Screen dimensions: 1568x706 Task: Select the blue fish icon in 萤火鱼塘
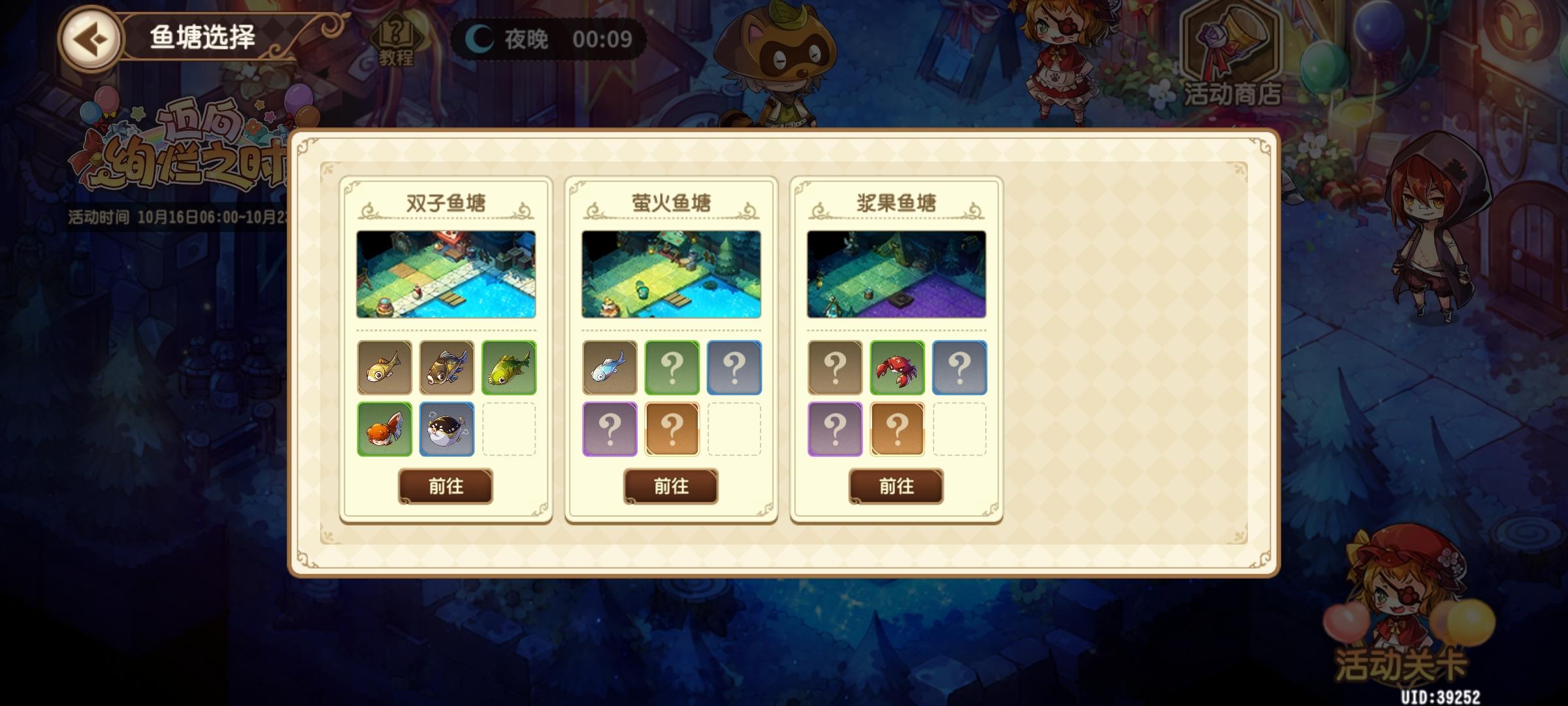[608, 367]
